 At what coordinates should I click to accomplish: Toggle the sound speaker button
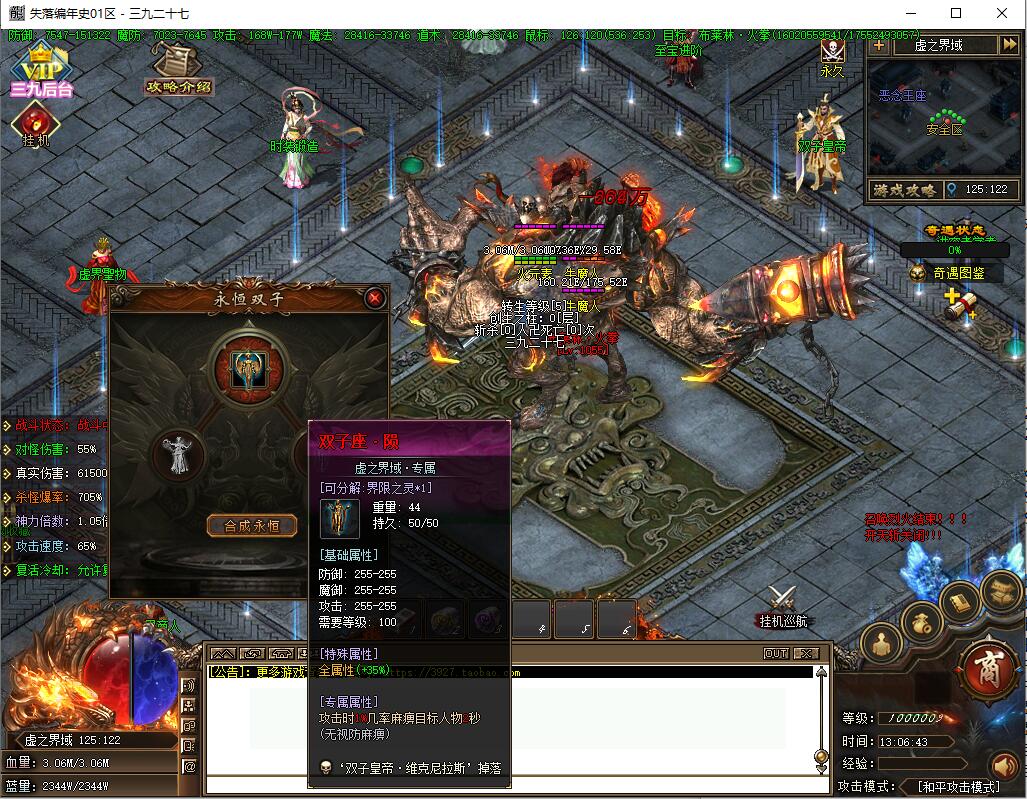(1003, 767)
